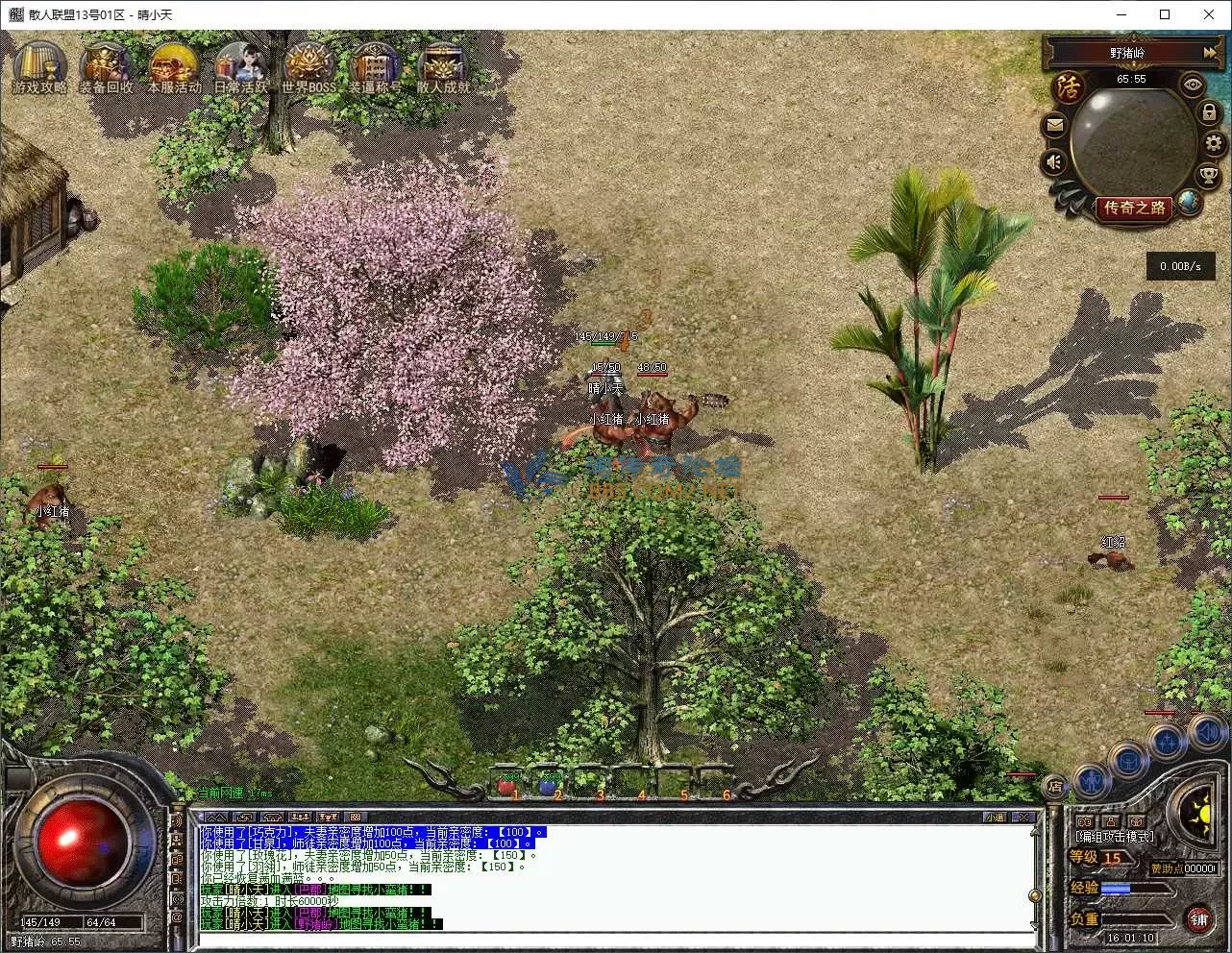The image size is (1232, 953).
Task: Collapse the minimap with the double-arrow button
Action: click(1210, 52)
